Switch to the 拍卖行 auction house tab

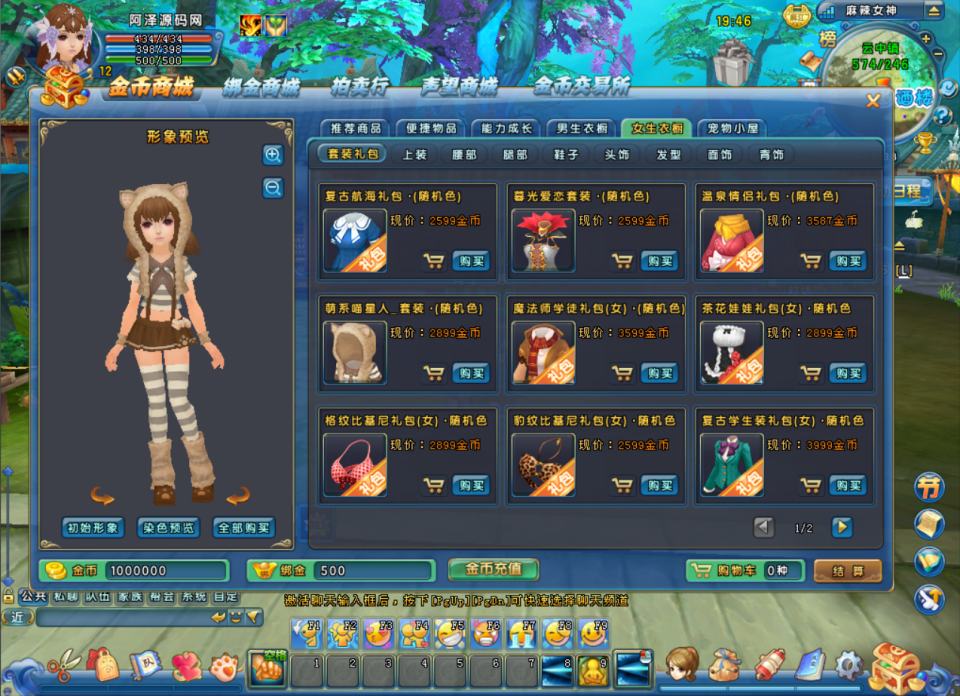click(x=360, y=87)
